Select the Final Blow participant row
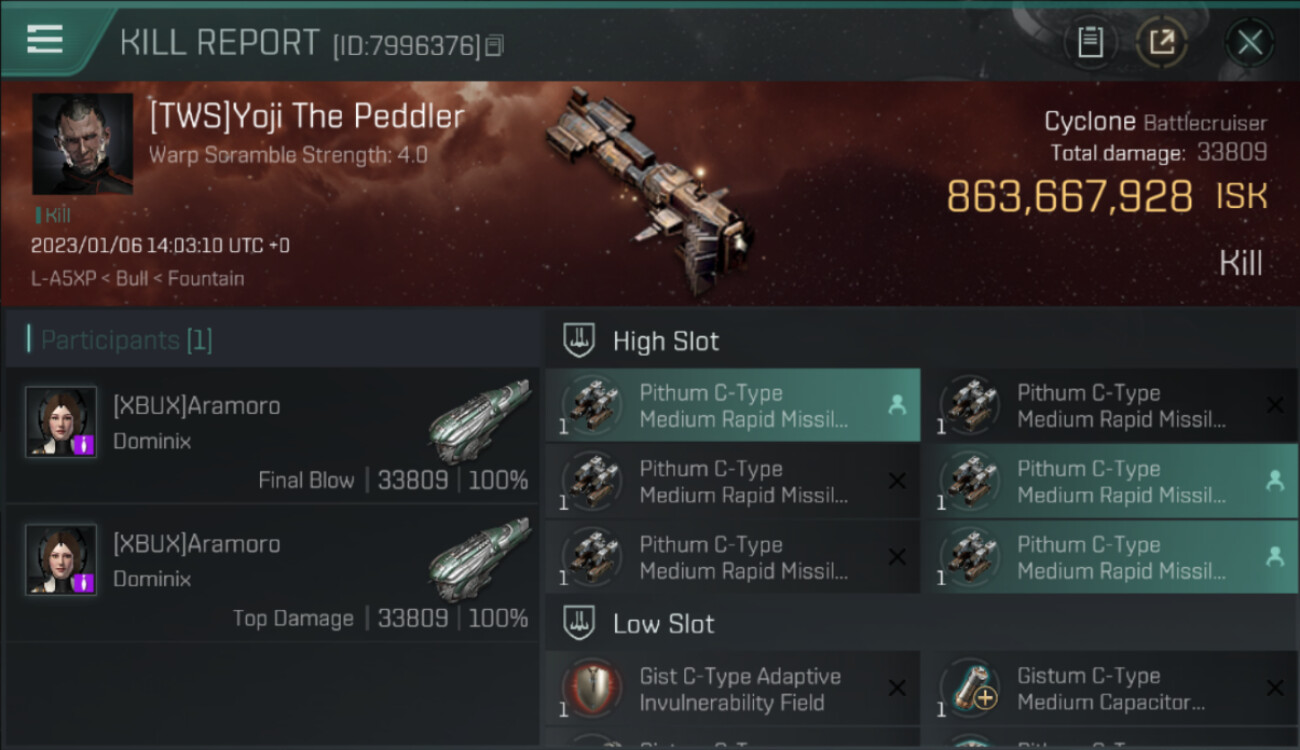 272,433
